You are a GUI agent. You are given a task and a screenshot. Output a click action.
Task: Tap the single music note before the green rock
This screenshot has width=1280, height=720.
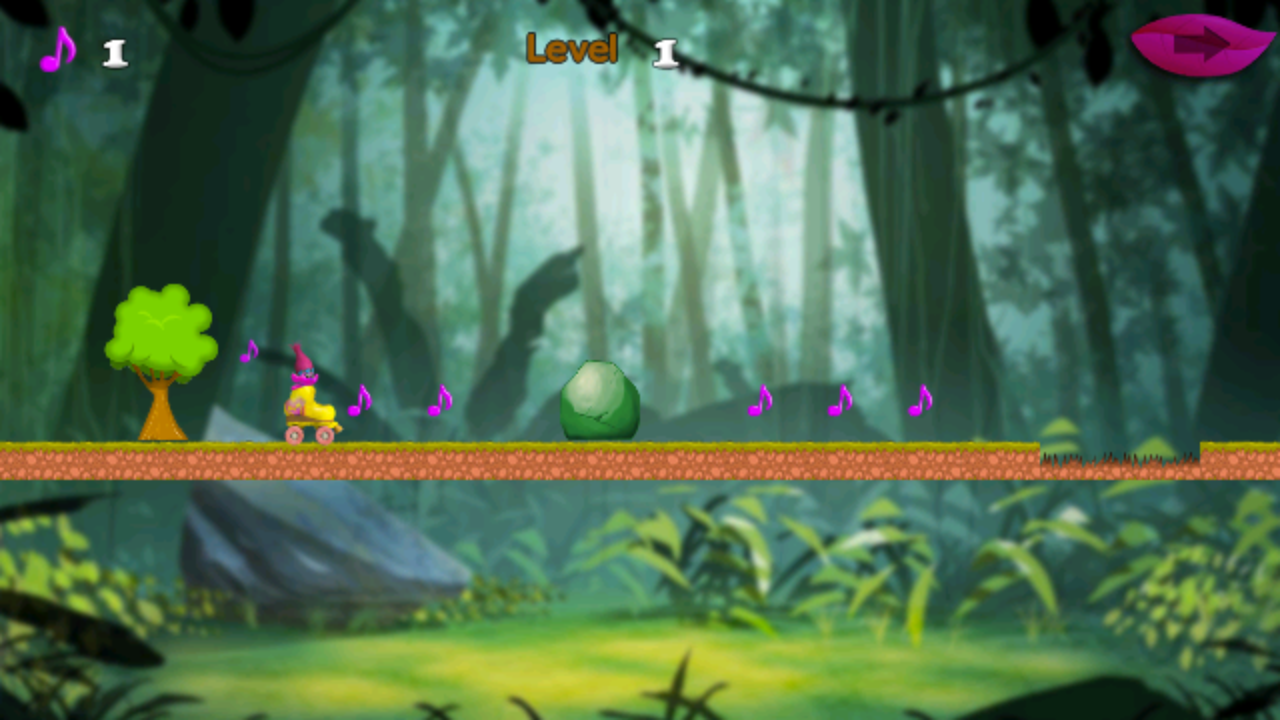tap(438, 400)
